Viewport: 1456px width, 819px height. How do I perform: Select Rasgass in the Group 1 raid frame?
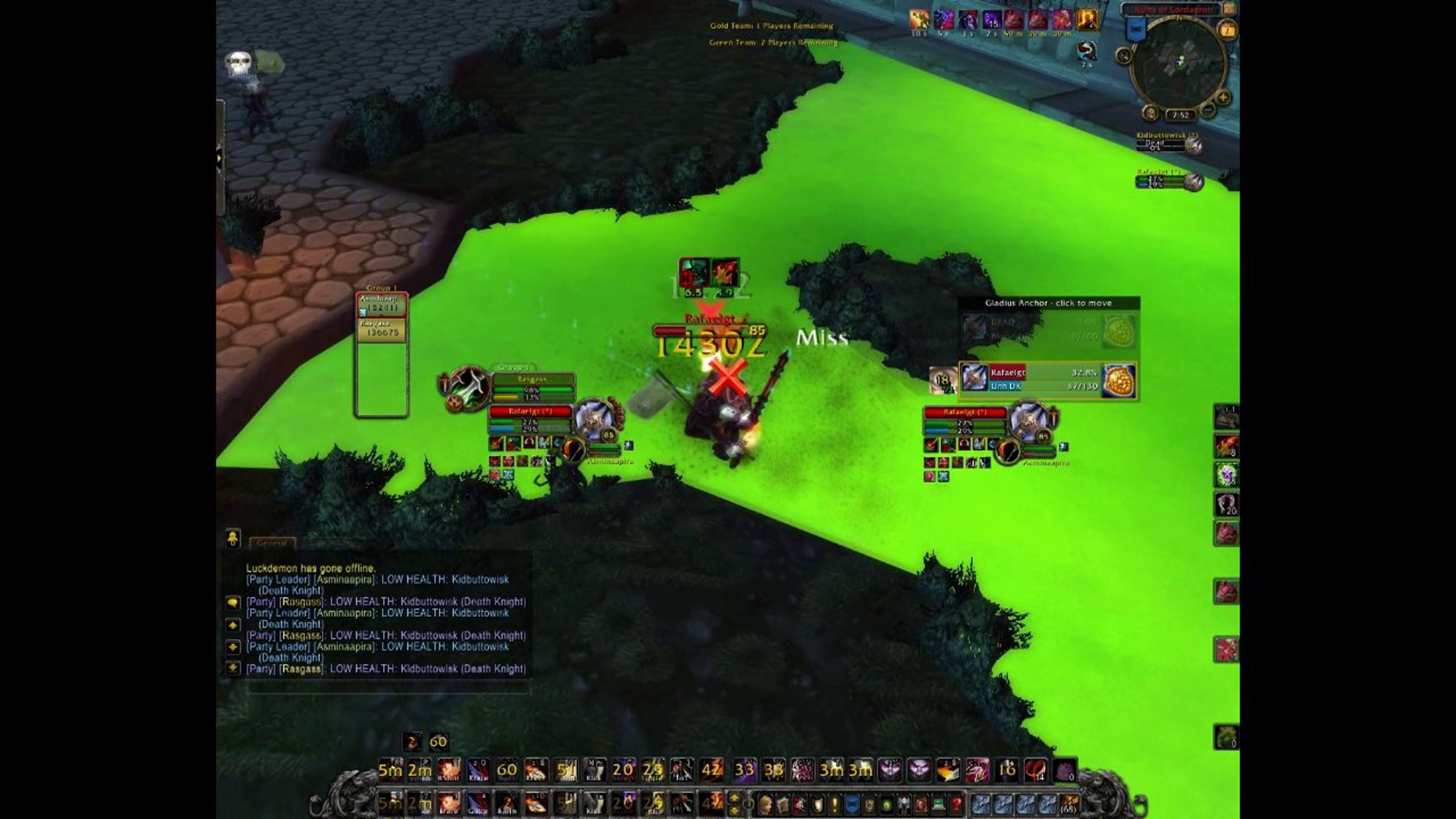pyautogui.click(x=382, y=331)
